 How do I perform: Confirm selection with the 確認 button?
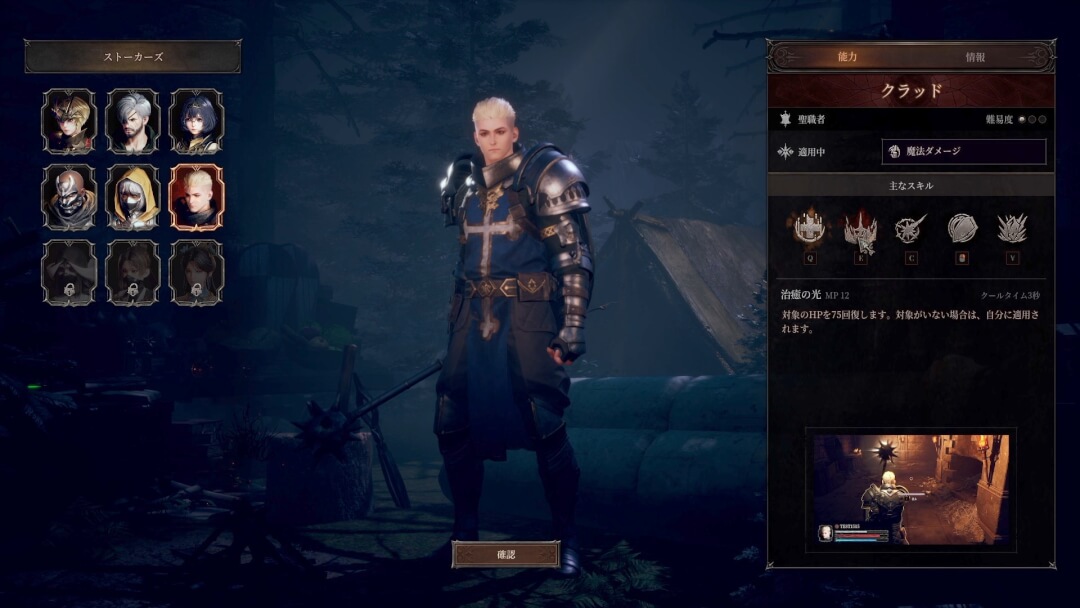[505, 554]
